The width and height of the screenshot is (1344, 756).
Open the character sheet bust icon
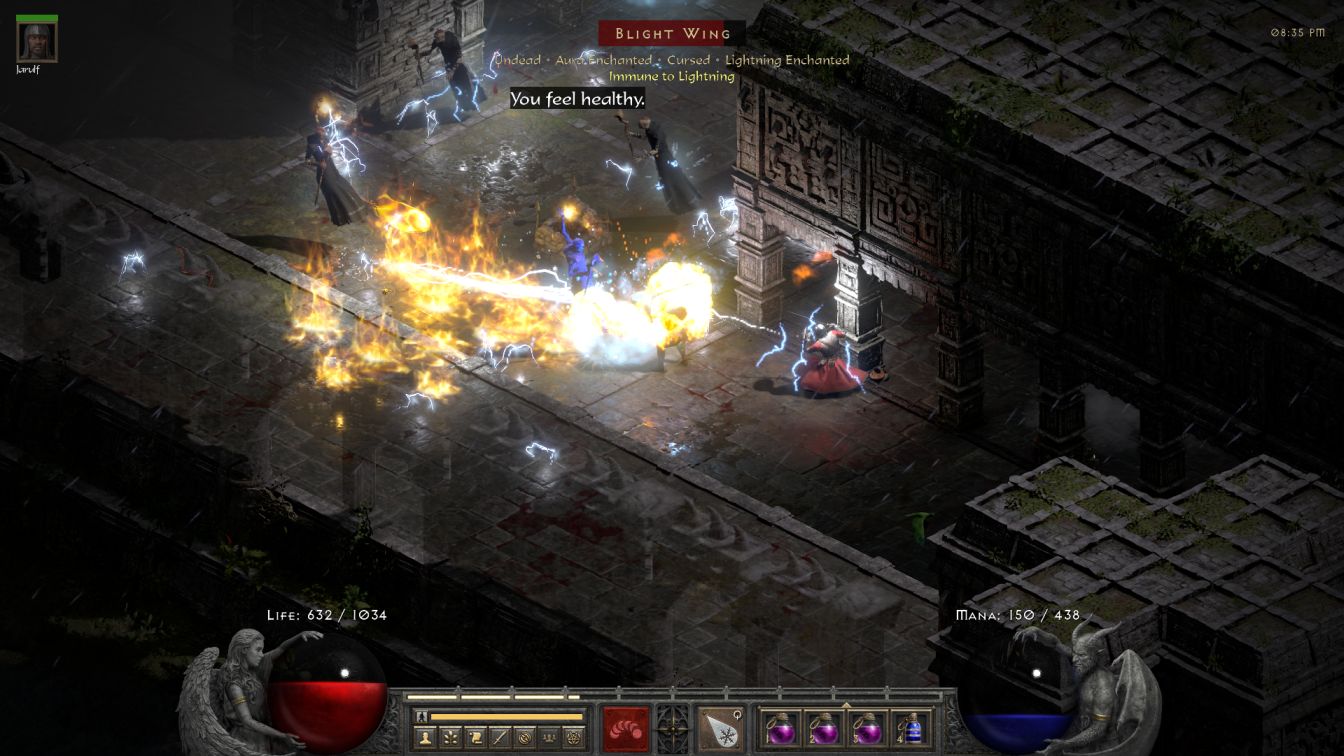click(x=427, y=739)
